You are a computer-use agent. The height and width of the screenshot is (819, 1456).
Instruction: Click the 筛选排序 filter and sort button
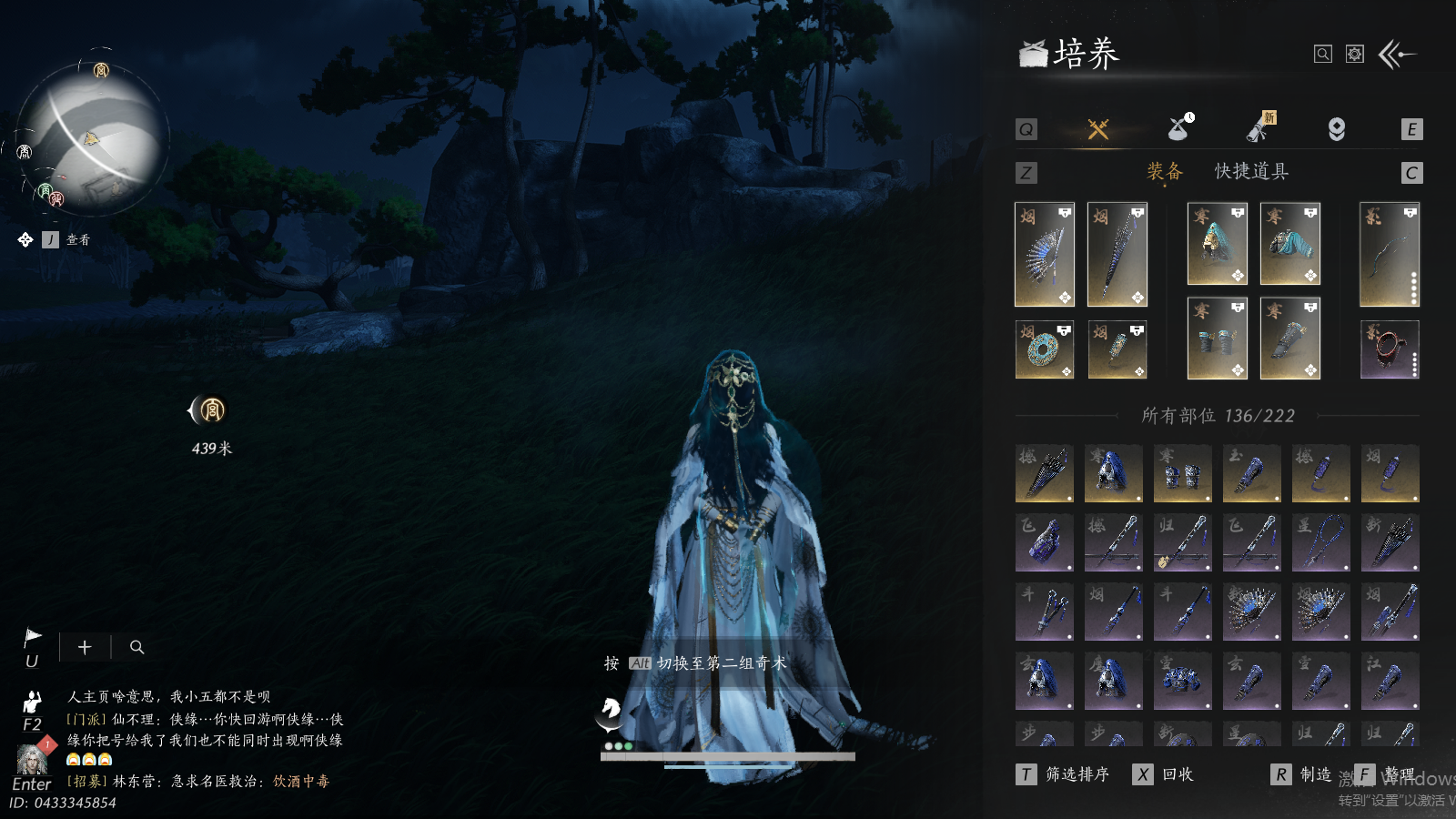1065,774
